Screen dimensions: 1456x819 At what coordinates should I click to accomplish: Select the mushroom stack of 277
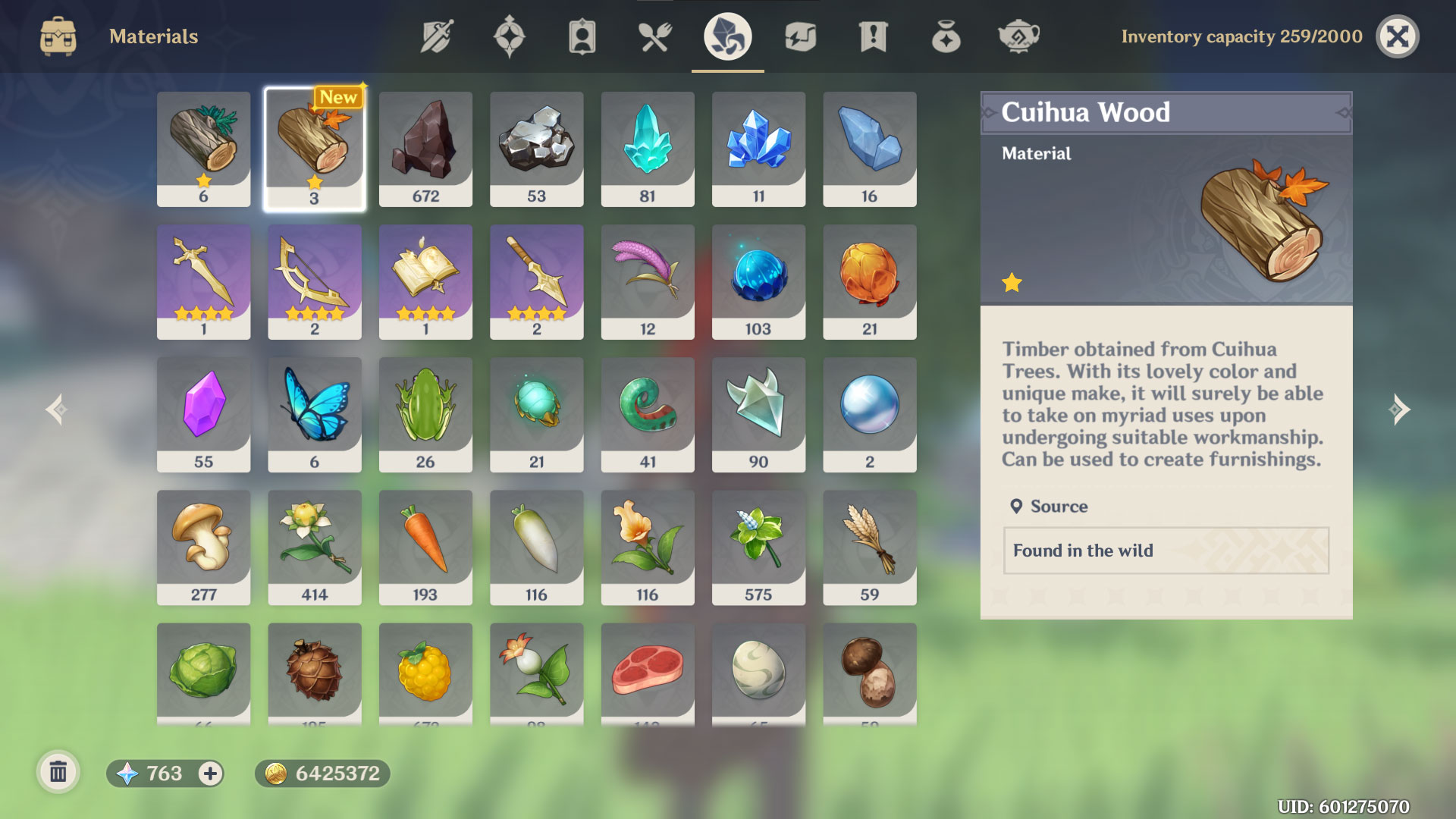tap(203, 548)
